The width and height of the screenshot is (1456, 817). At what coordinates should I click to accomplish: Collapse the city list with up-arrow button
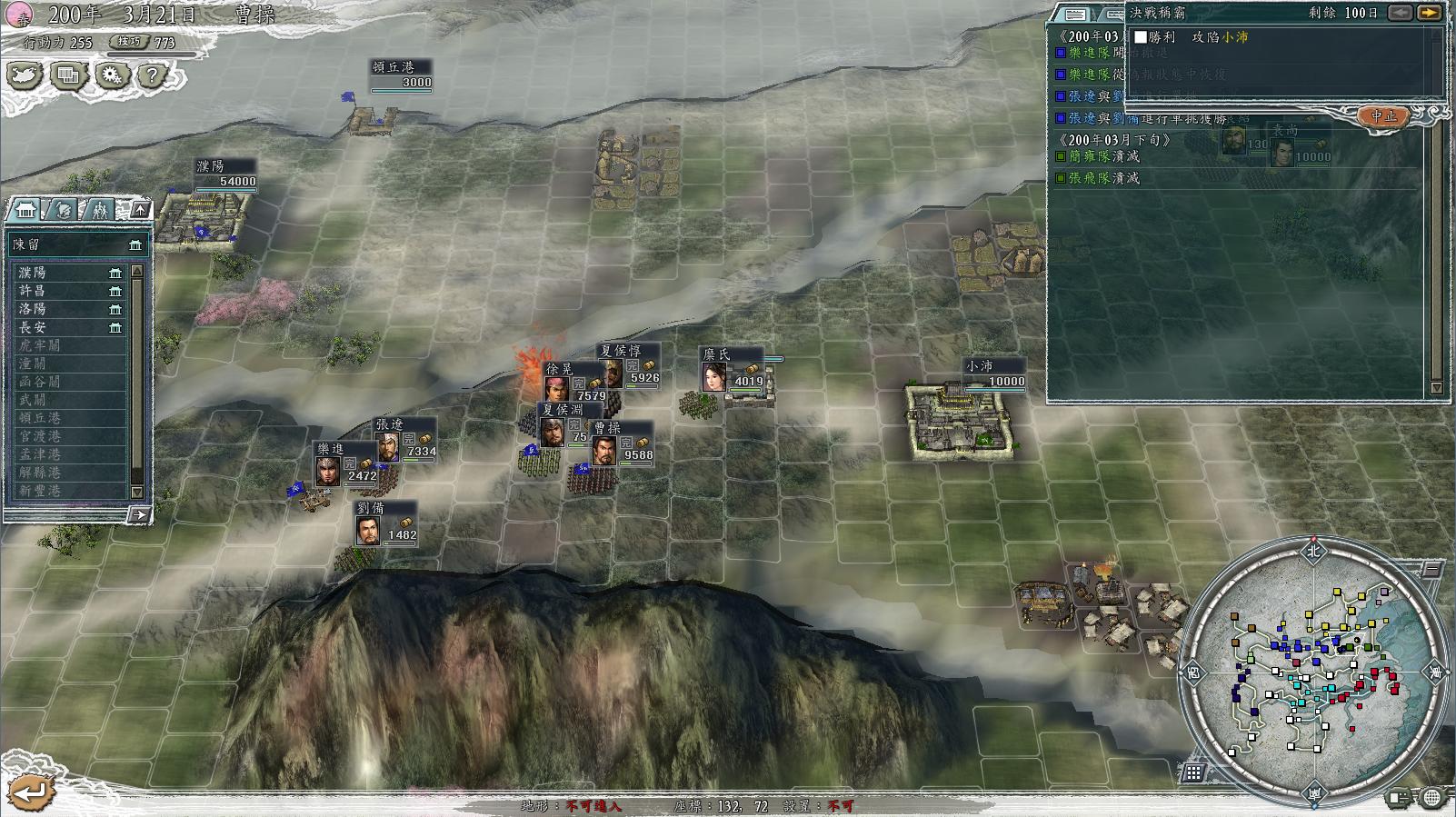140,210
